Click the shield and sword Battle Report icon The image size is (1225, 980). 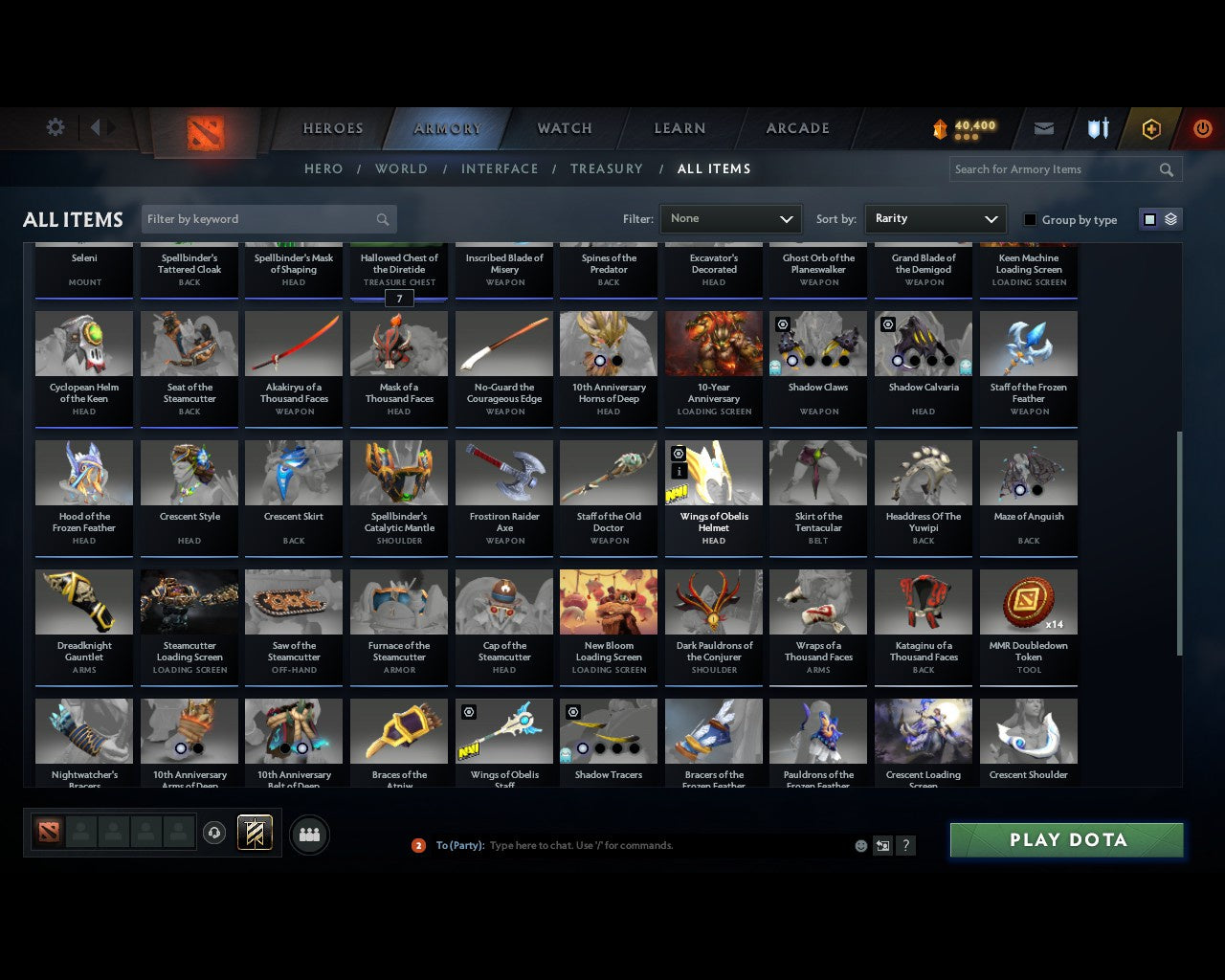(1097, 127)
